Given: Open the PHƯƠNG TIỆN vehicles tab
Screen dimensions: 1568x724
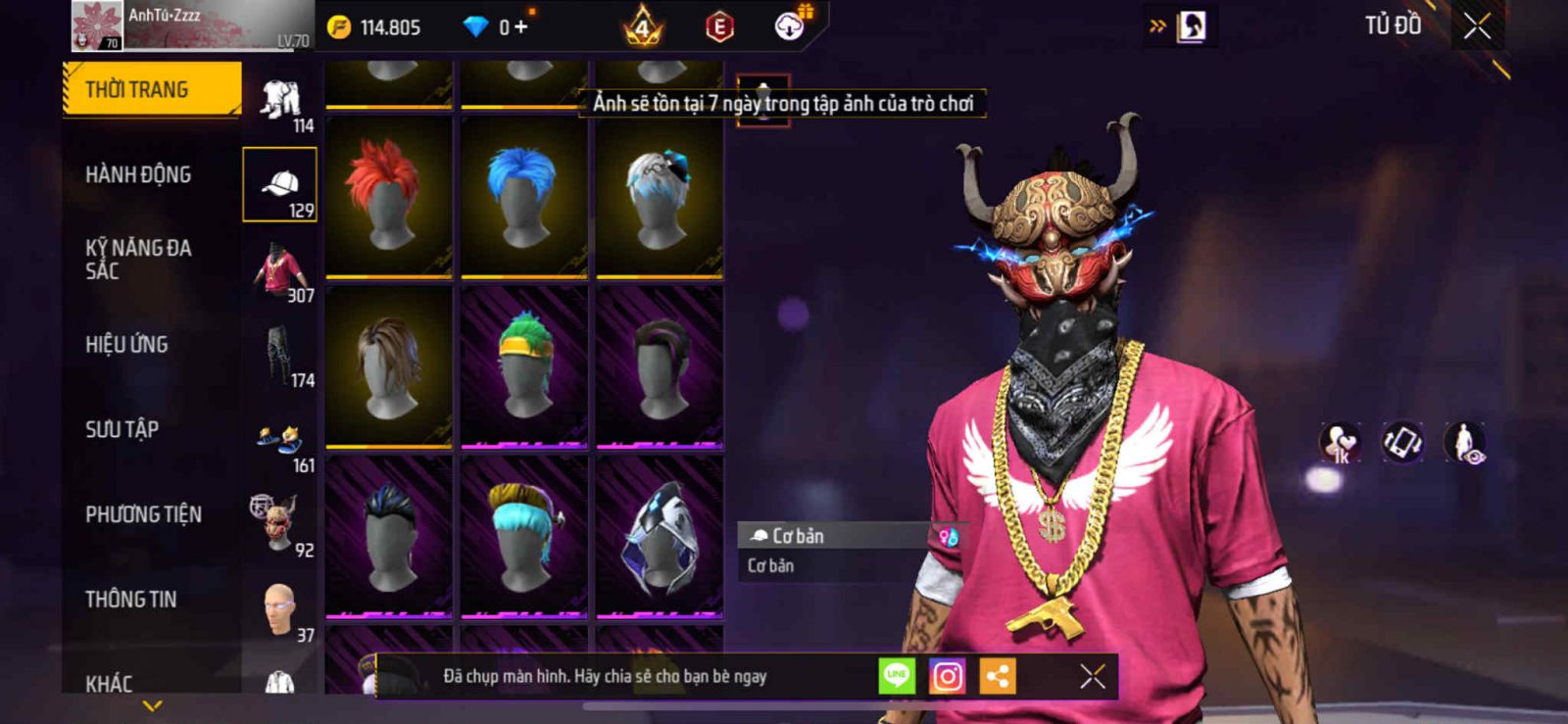Looking at the screenshot, I should [x=143, y=514].
